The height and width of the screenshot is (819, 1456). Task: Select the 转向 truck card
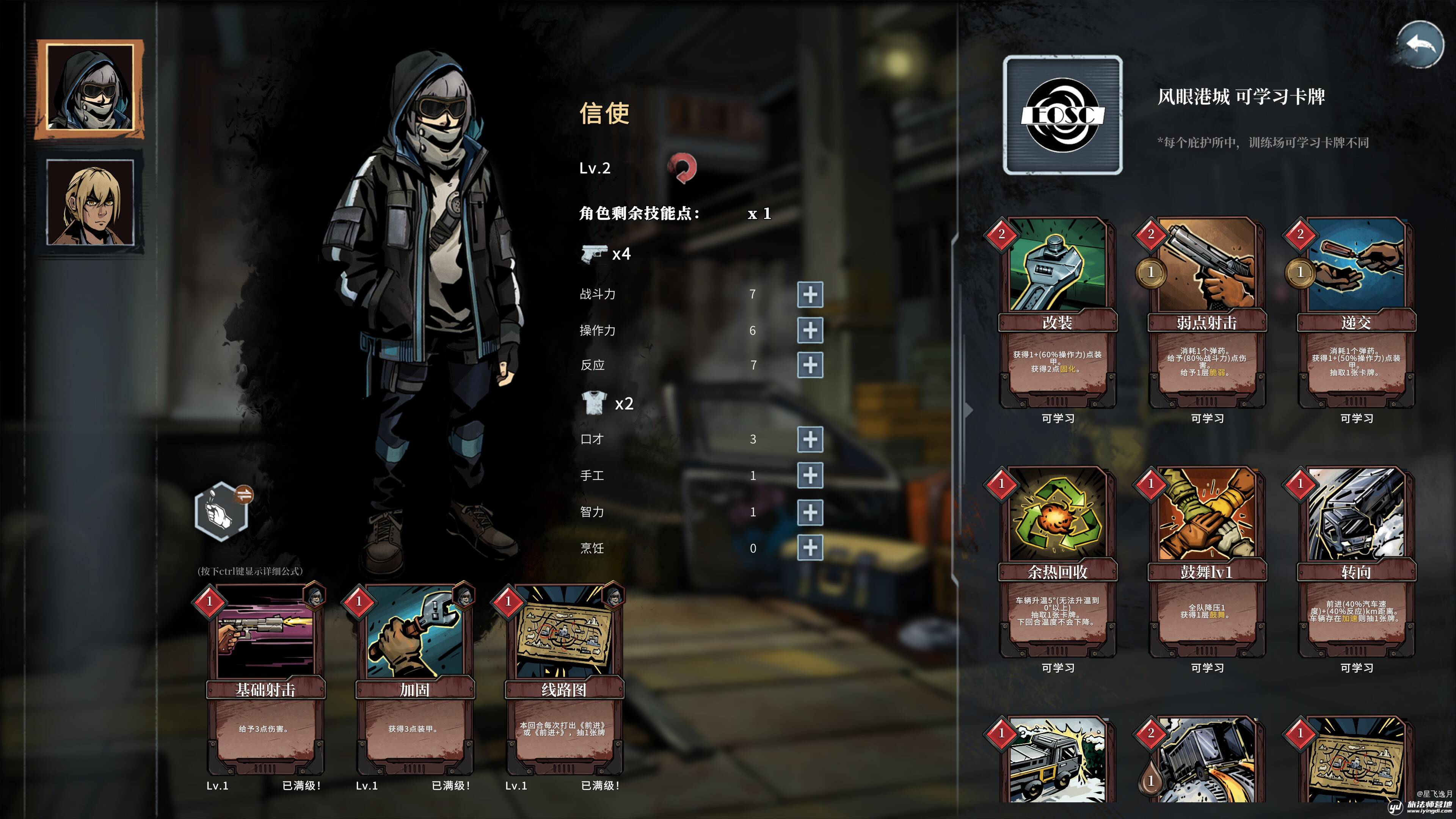pos(1356,562)
